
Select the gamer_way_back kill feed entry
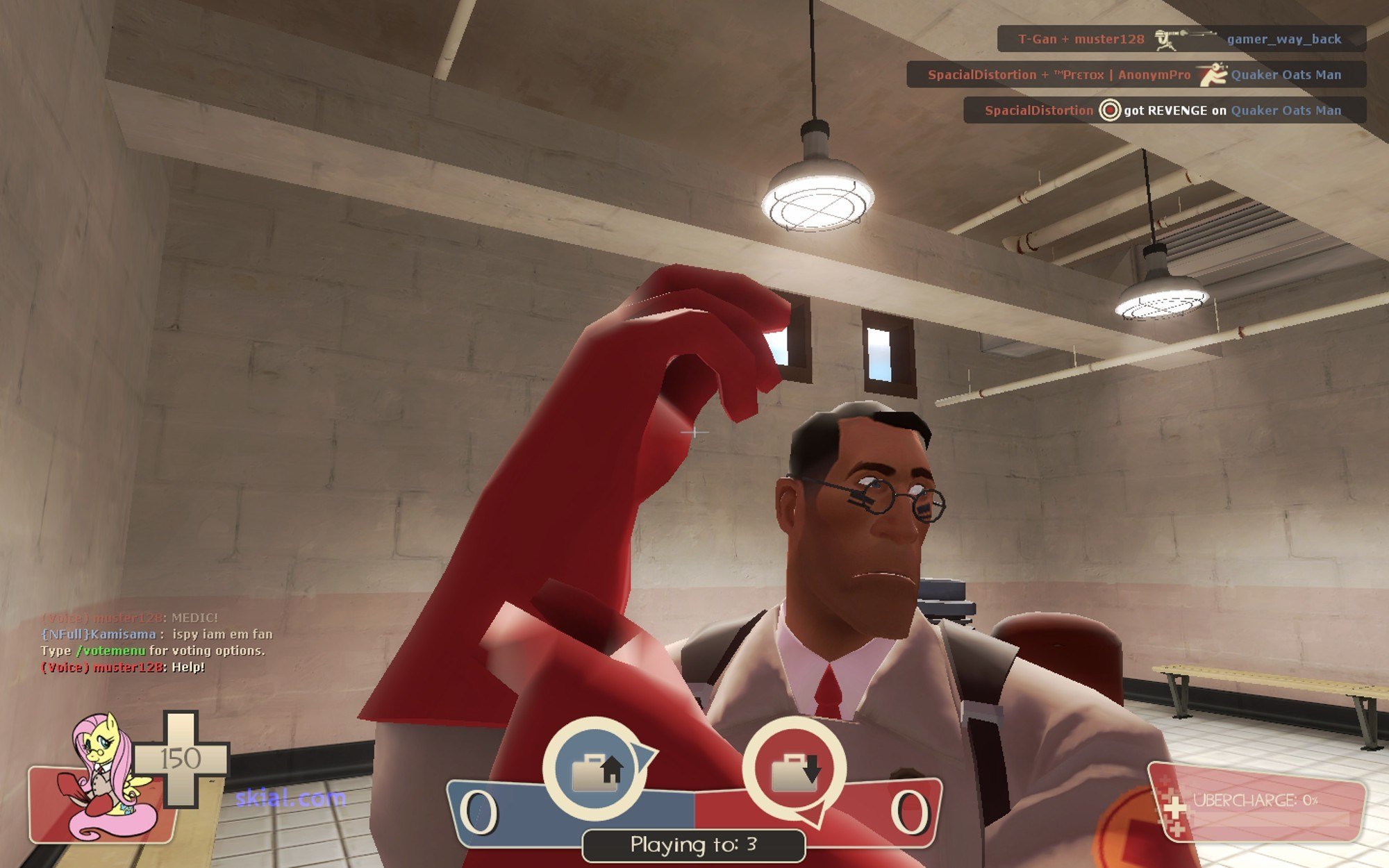(1181, 39)
